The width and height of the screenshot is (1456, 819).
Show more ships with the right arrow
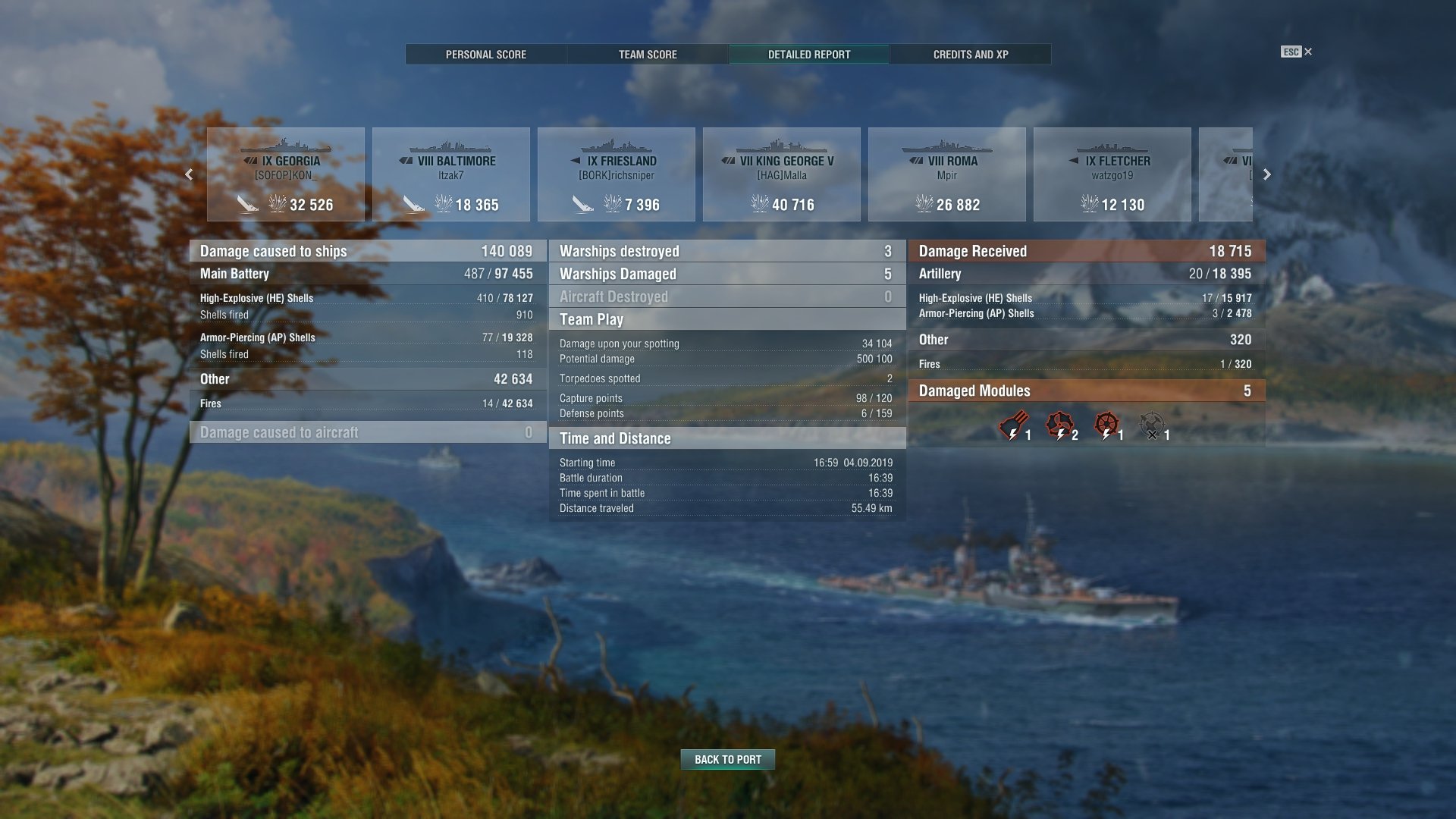coord(1266,174)
